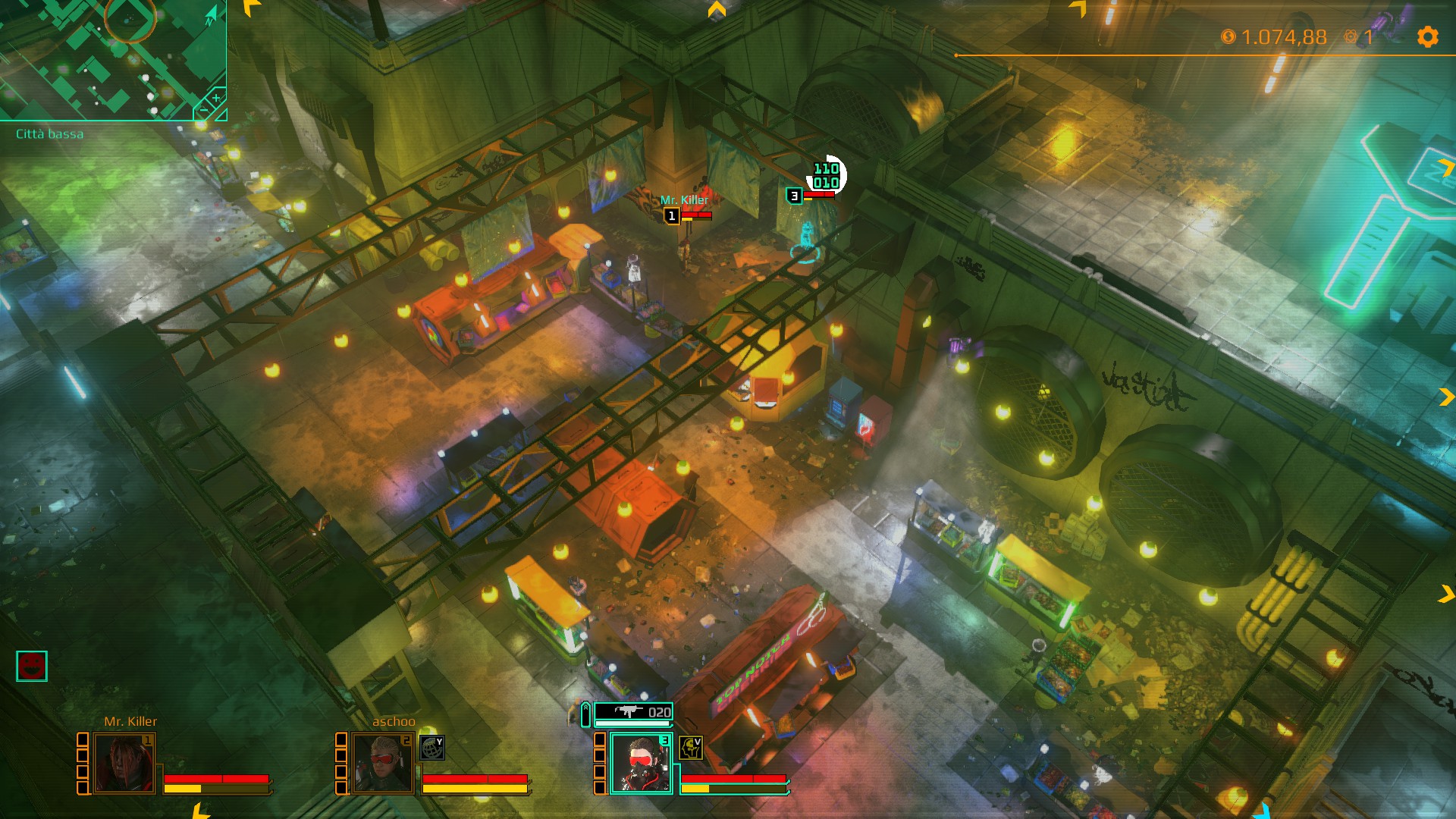
Task: Expand the minimap with the plus control
Action: tap(216, 98)
